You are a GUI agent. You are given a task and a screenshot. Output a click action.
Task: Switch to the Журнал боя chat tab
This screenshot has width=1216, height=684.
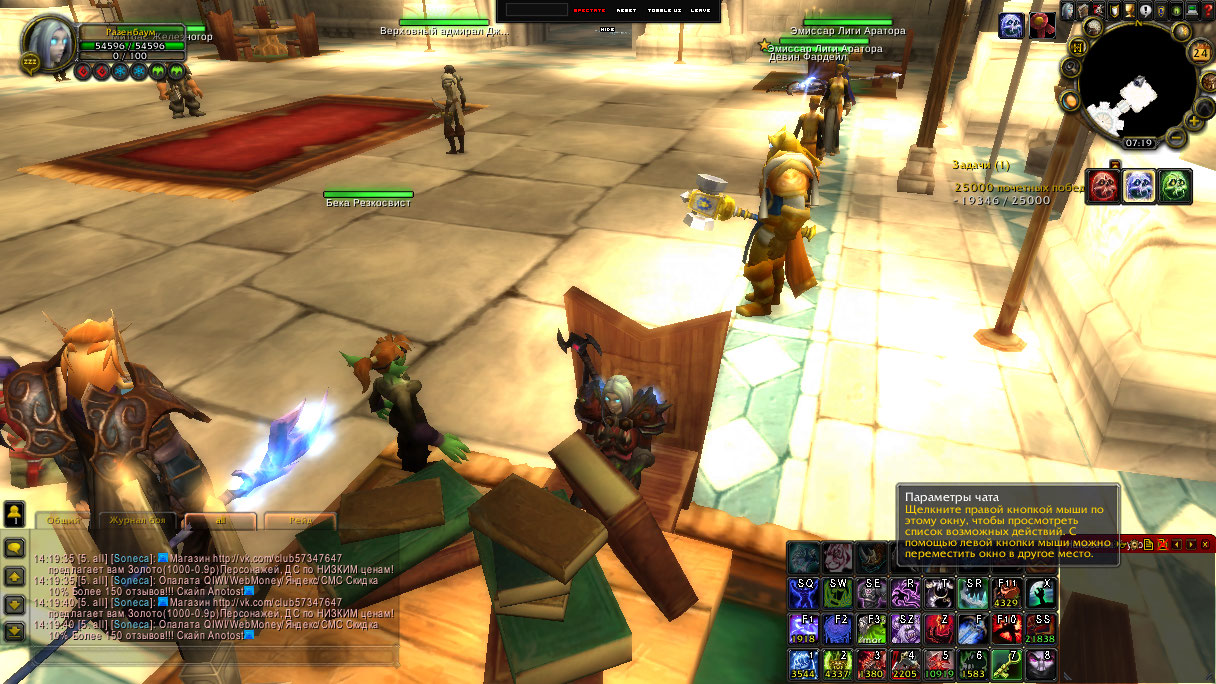[137, 521]
